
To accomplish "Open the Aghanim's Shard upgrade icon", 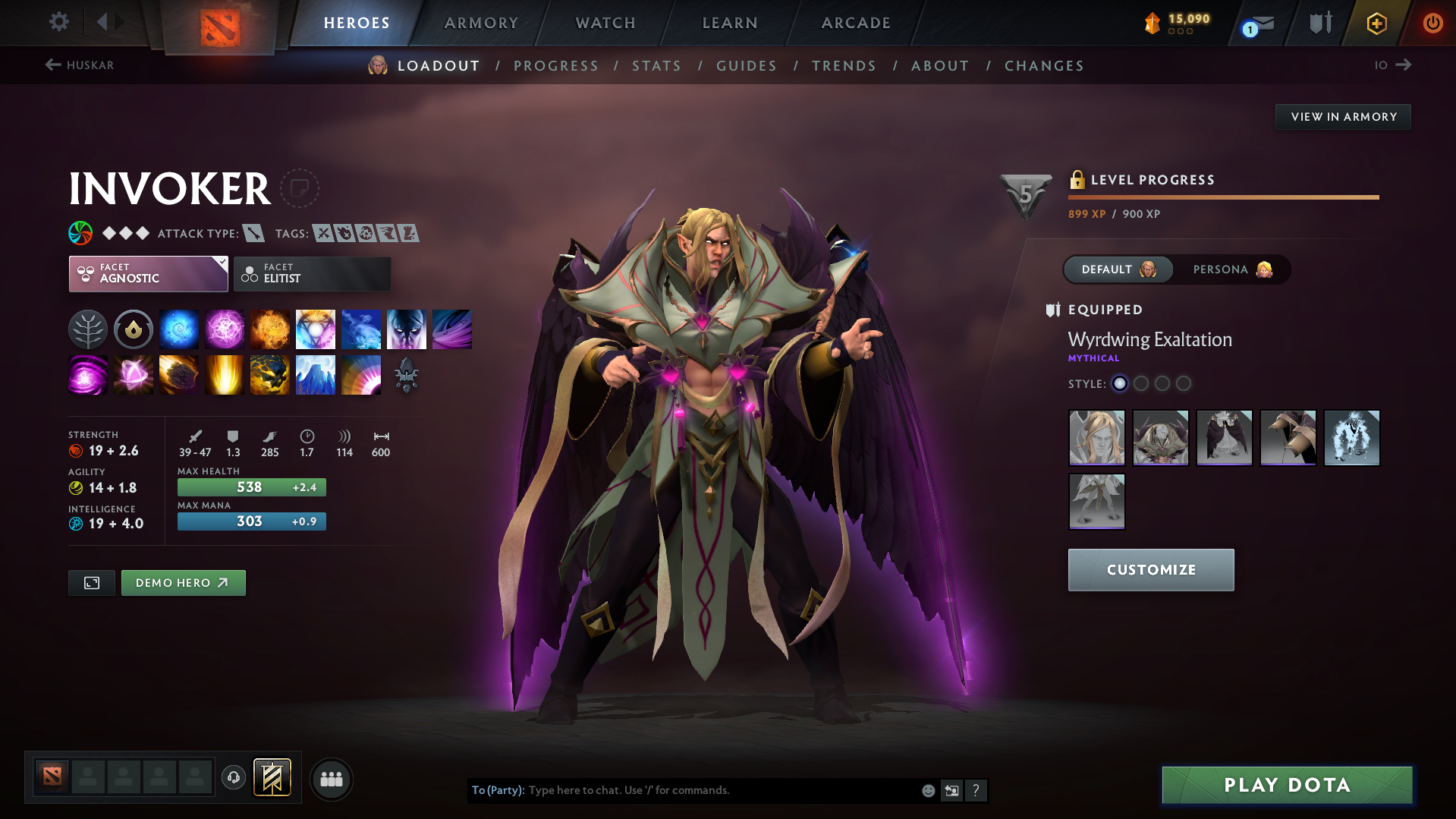I will [407, 374].
